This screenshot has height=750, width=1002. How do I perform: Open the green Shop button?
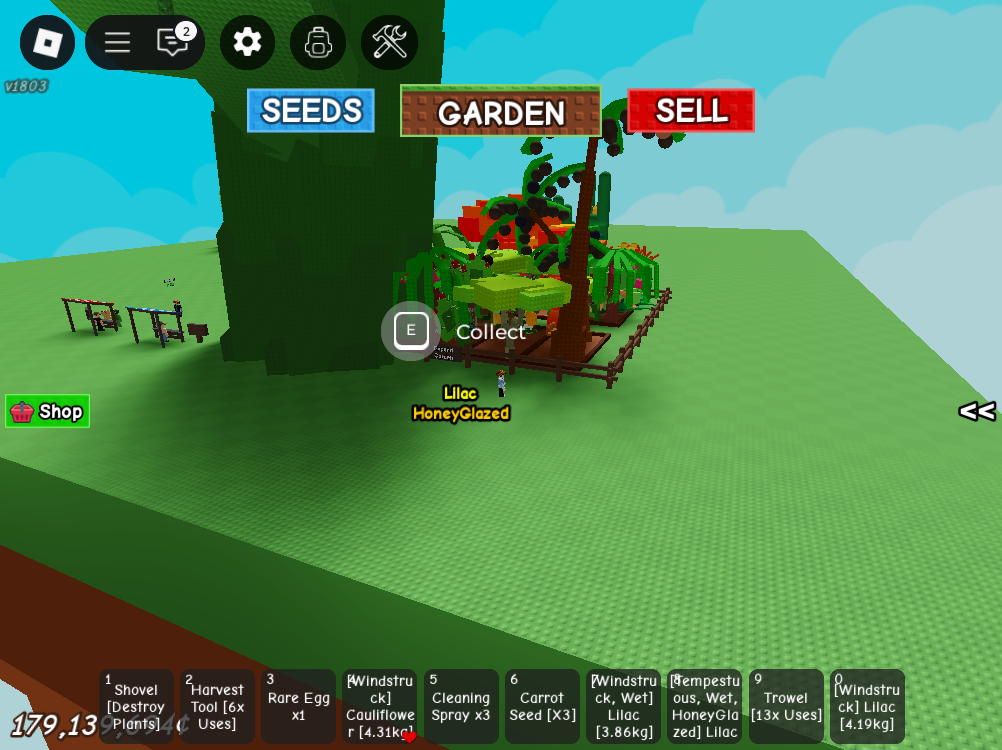click(48, 411)
